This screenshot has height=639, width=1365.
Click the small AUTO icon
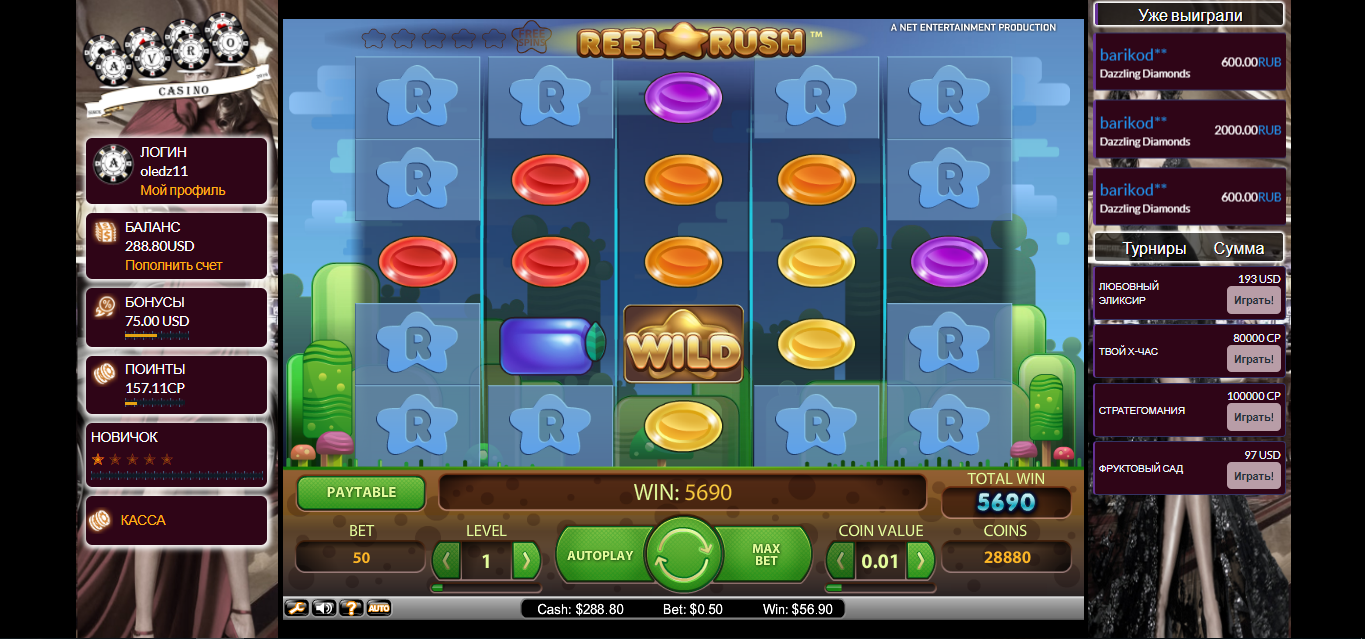378,608
